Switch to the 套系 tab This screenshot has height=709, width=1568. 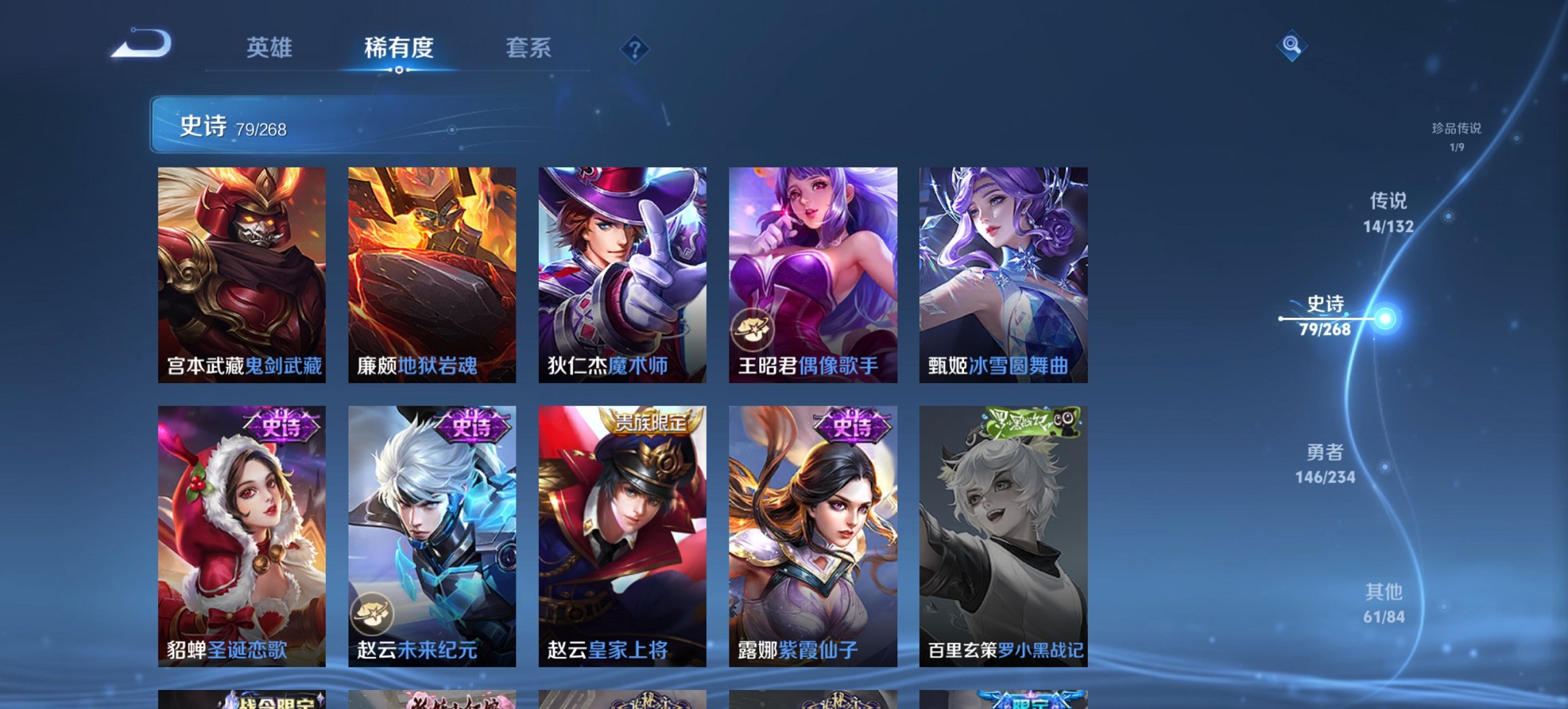[528, 48]
